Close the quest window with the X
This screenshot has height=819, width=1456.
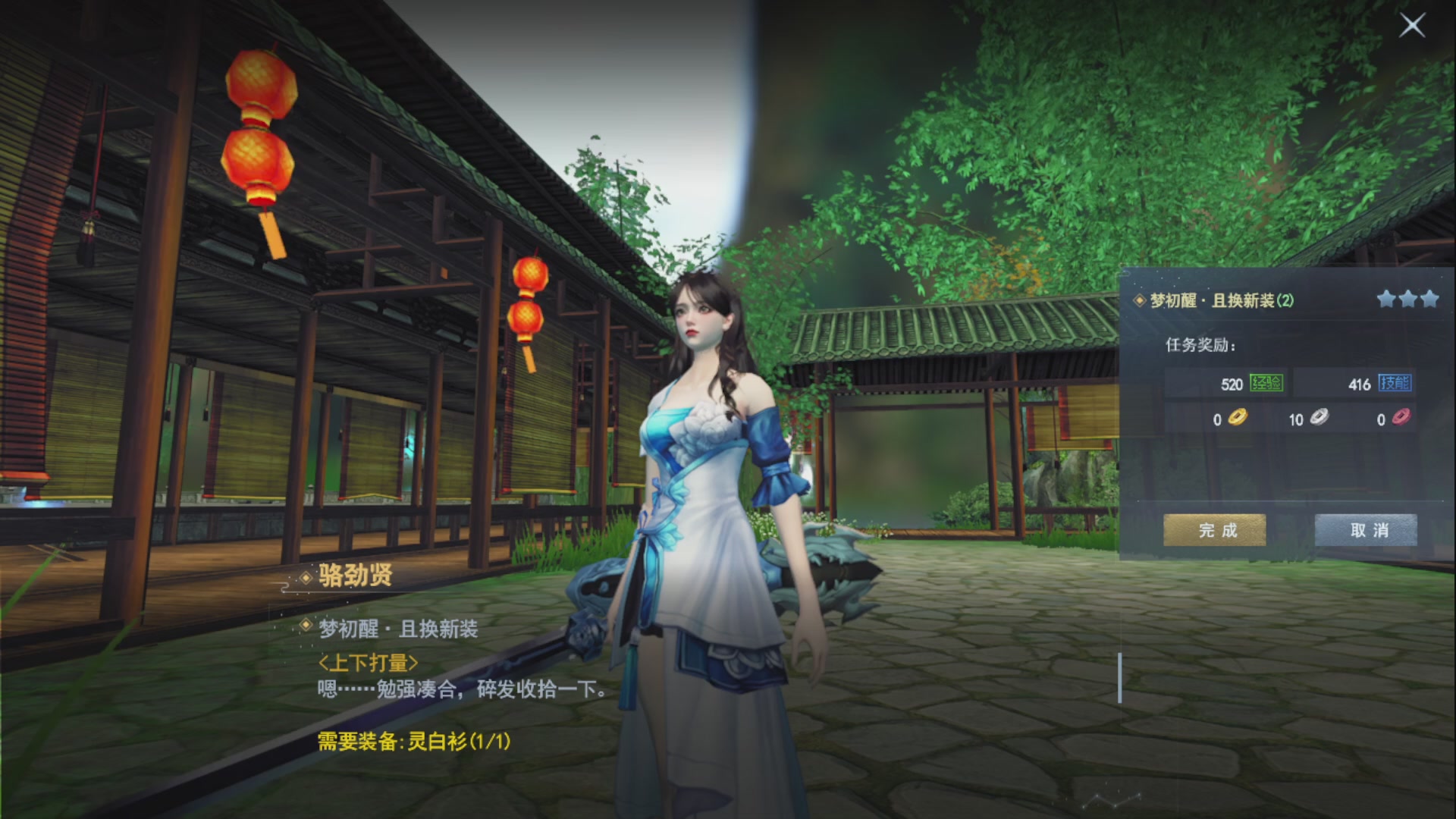pyautogui.click(x=1412, y=25)
